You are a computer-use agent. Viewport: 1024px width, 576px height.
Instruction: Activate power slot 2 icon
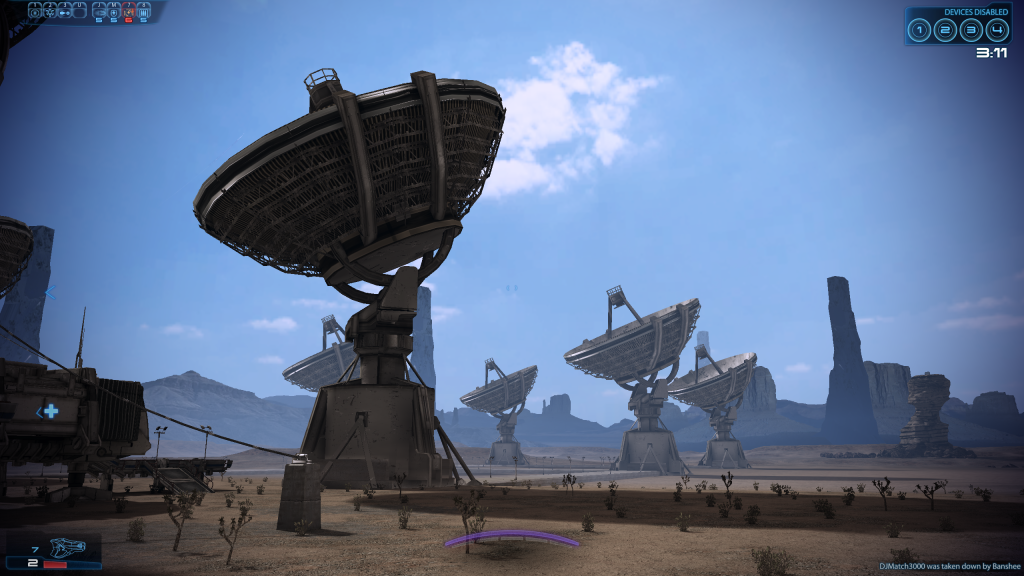pos(50,12)
